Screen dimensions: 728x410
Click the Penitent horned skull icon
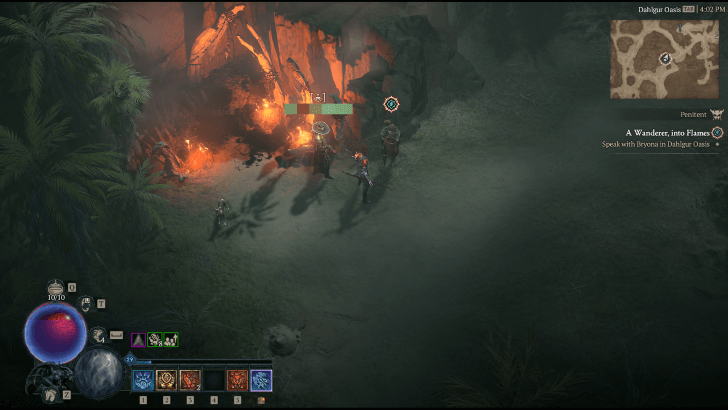(715, 115)
